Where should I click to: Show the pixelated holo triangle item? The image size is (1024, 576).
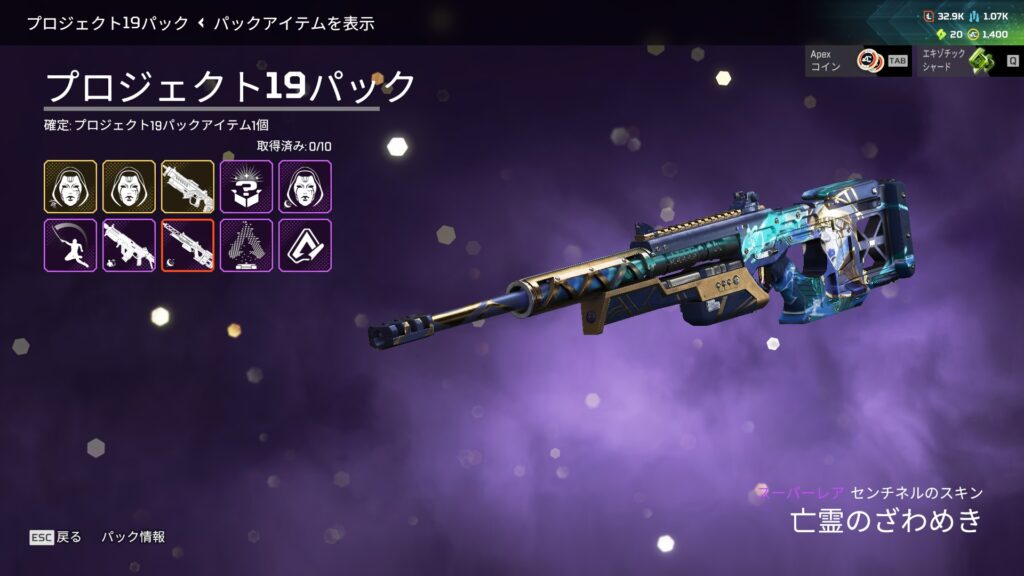(246, 245)
